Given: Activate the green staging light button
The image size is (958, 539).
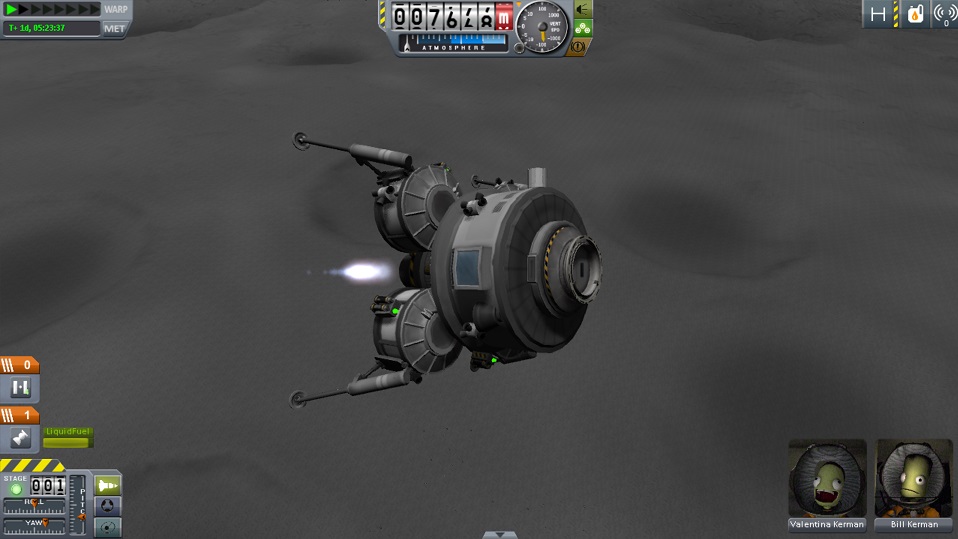Looking at the screenshot, I should tap(16, 489).
